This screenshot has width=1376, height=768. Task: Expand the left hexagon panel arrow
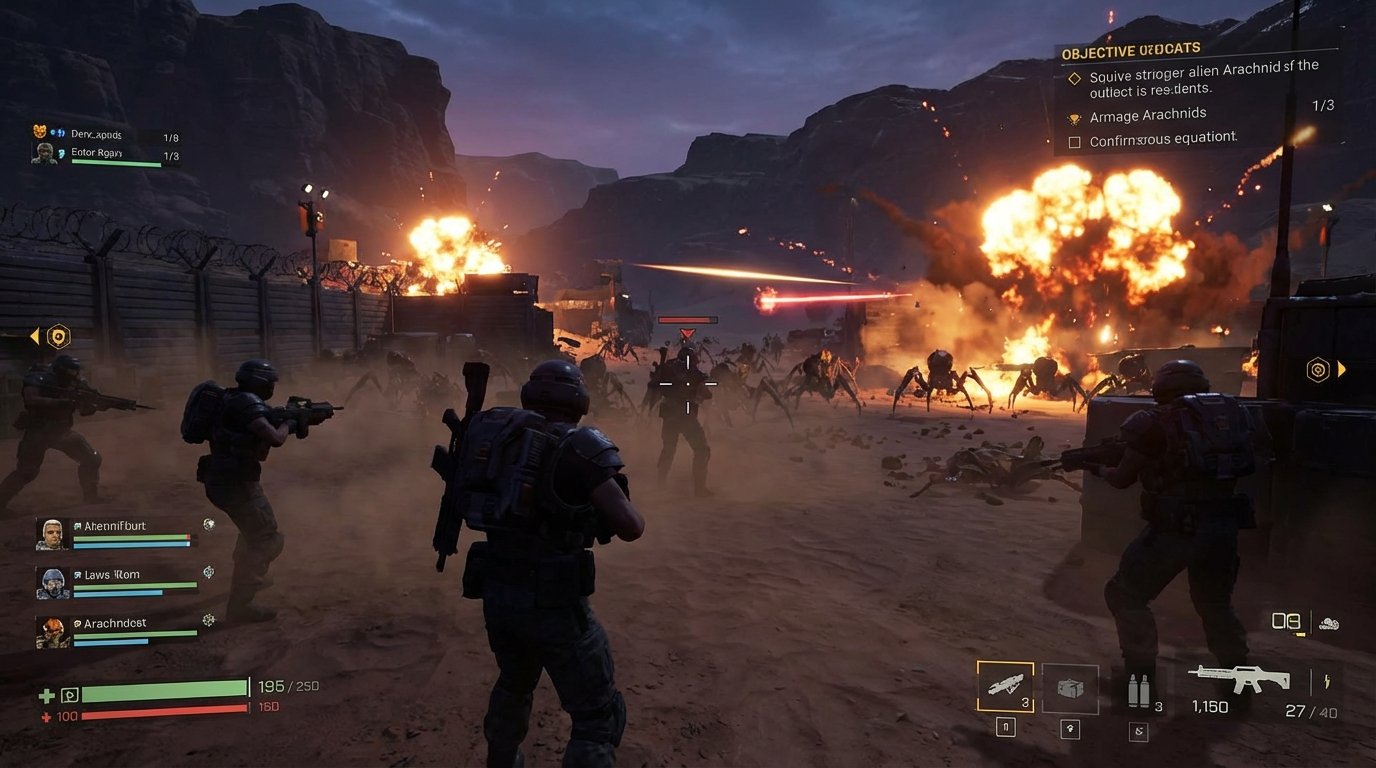point(37,336)
